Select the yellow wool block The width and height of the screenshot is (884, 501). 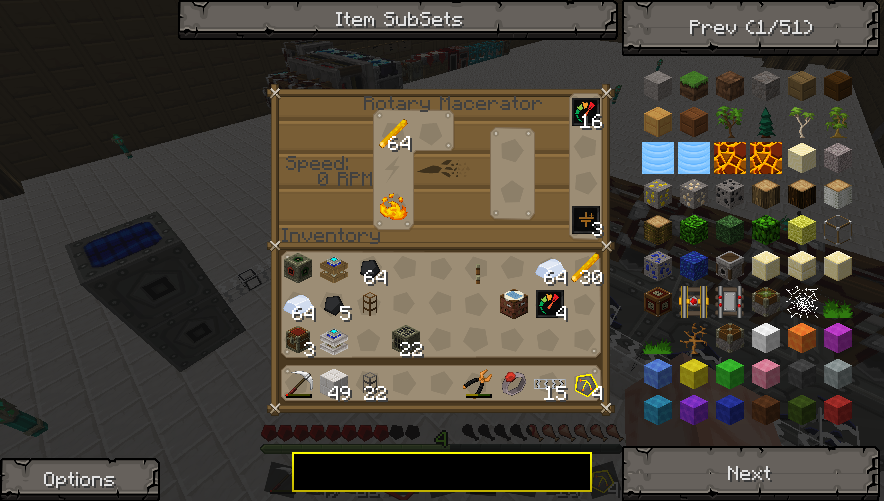694,373
